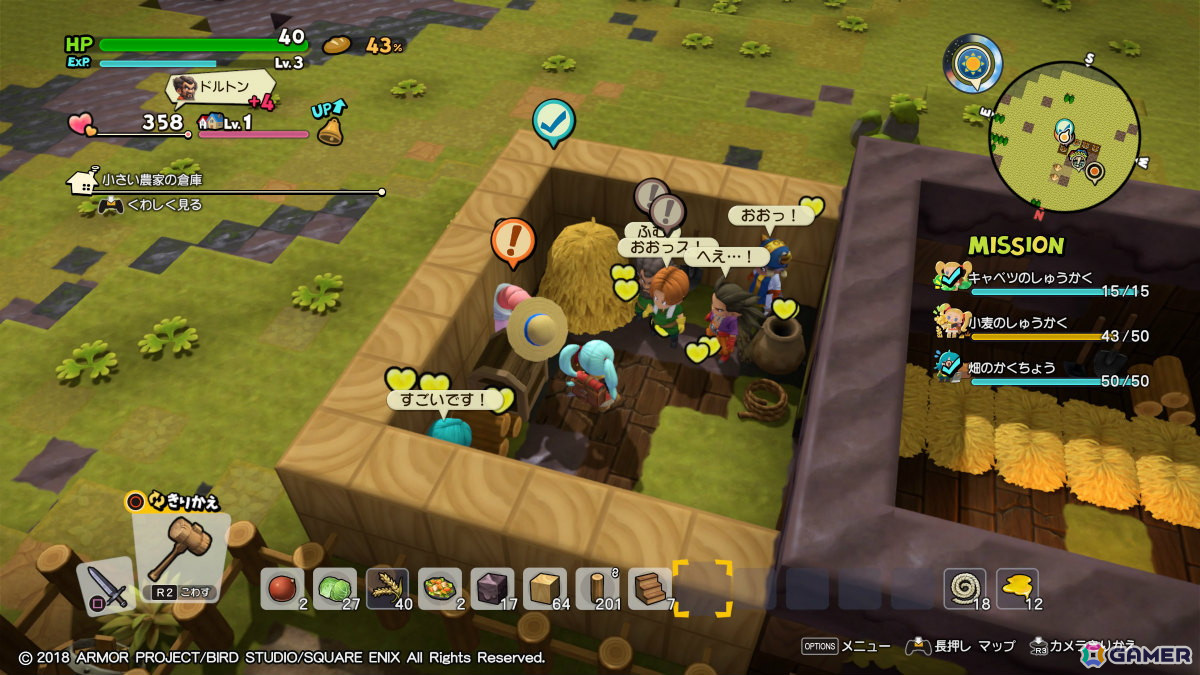Open the 畑のかくちょう mission entry

pos(1040,369)
